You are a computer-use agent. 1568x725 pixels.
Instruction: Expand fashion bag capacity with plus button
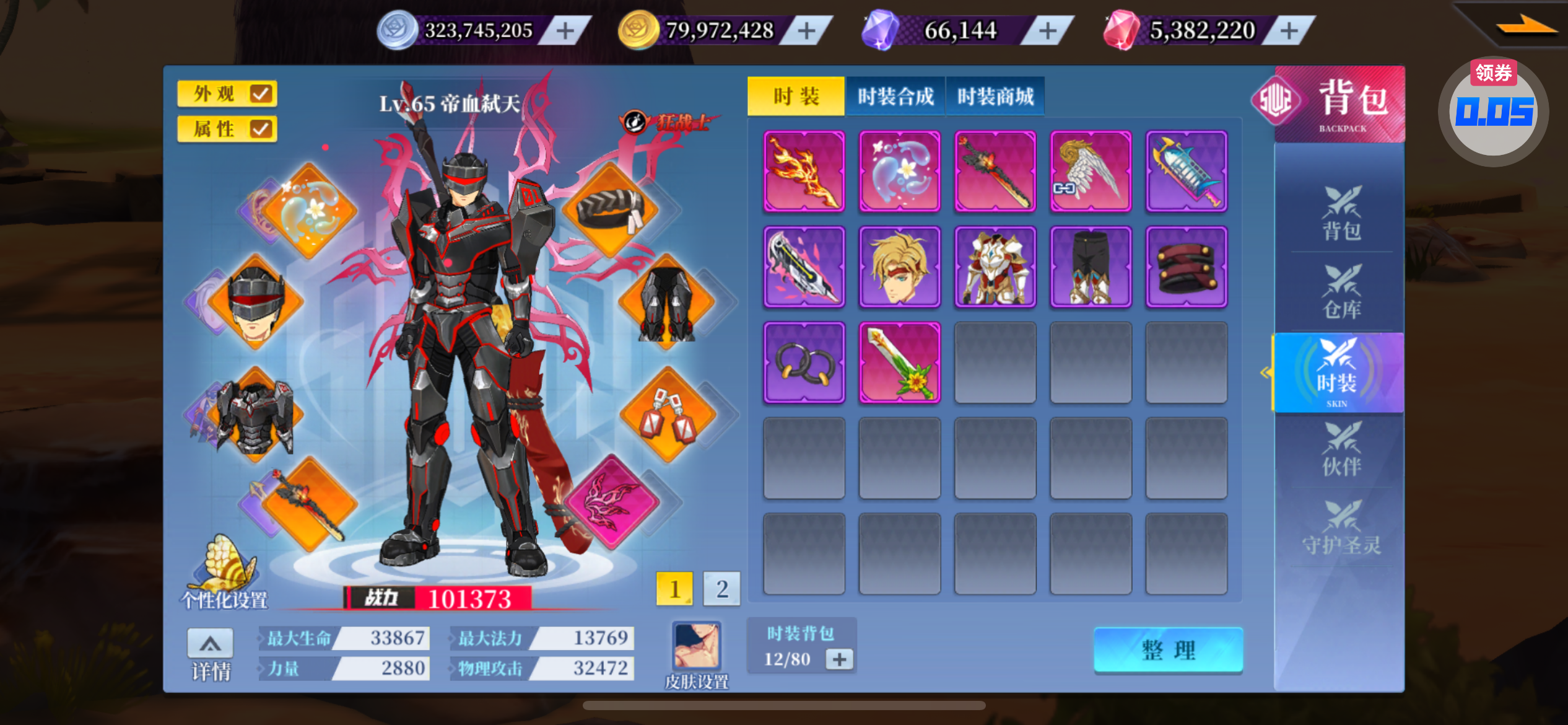coord(839,659)
